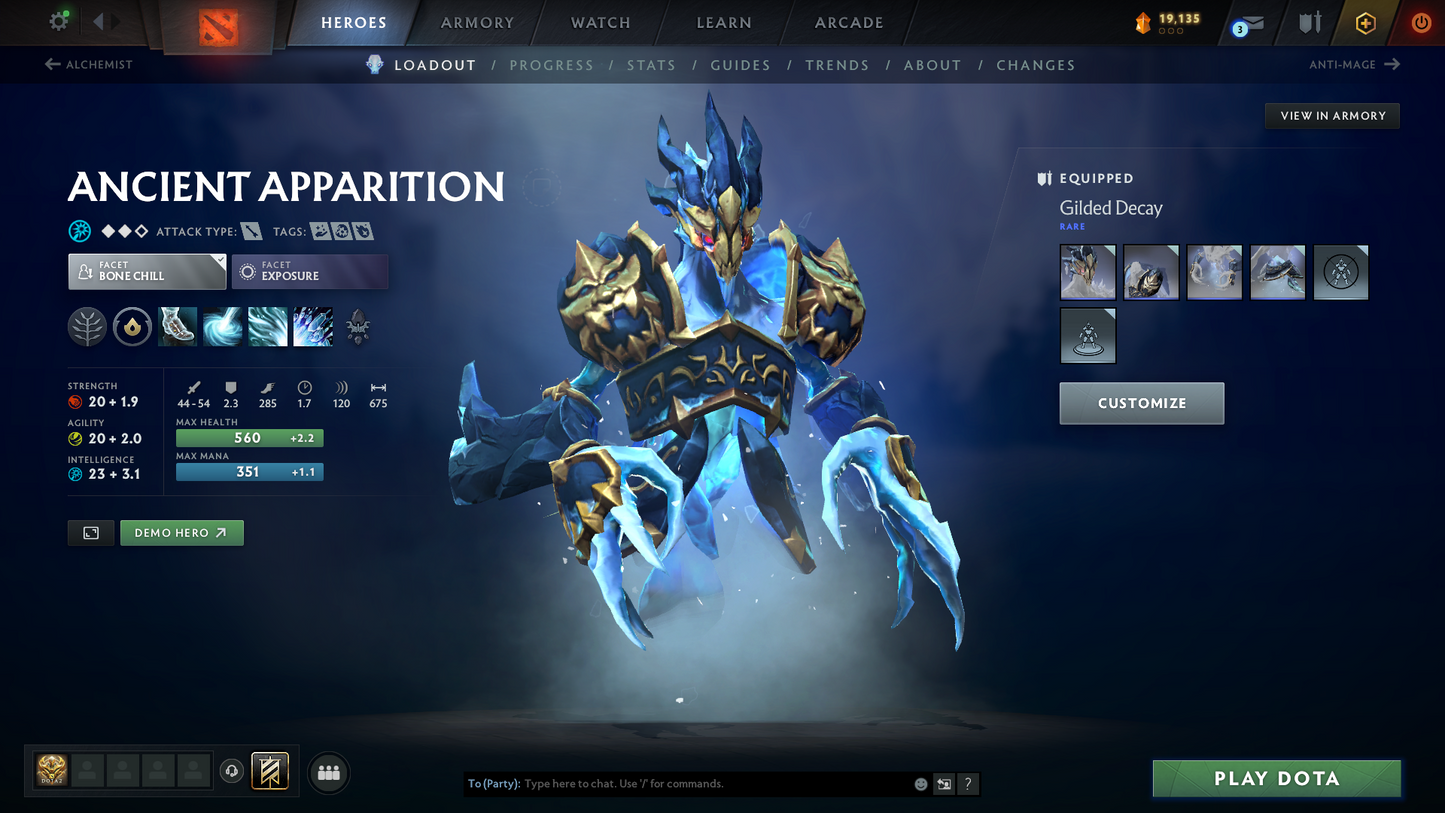The width and height of the screenshot is (1445, 813).
Task: Go back to Alchemist hero
Action: (88, 64)
